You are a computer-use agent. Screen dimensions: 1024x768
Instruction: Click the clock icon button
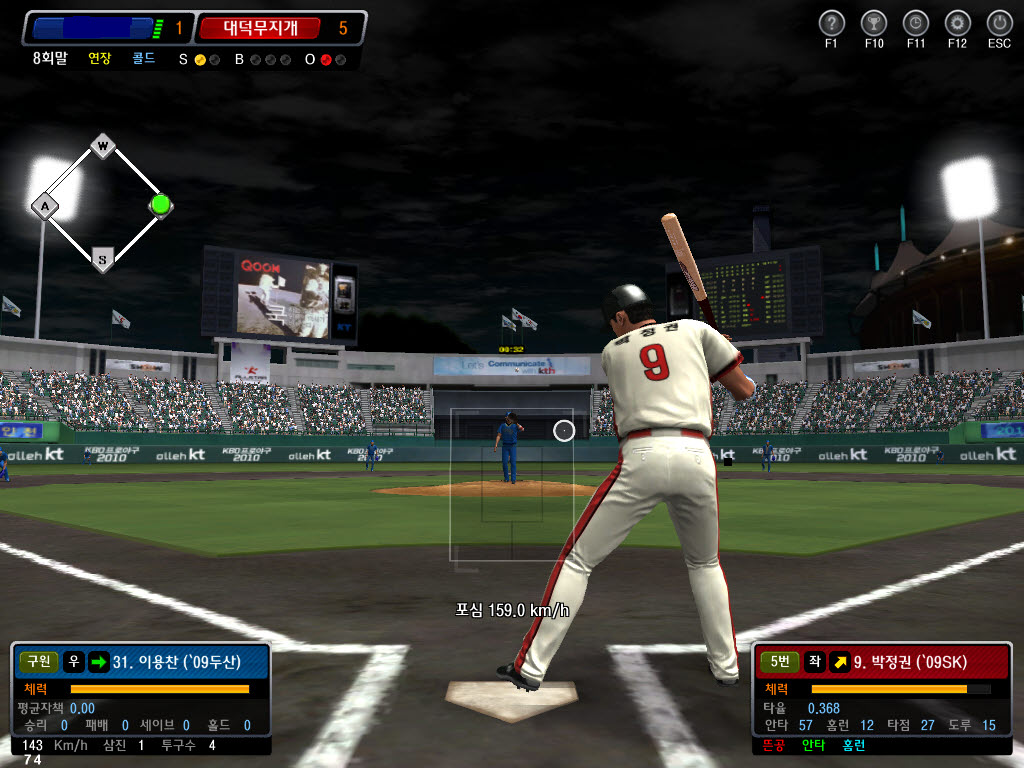click(915, 23)
